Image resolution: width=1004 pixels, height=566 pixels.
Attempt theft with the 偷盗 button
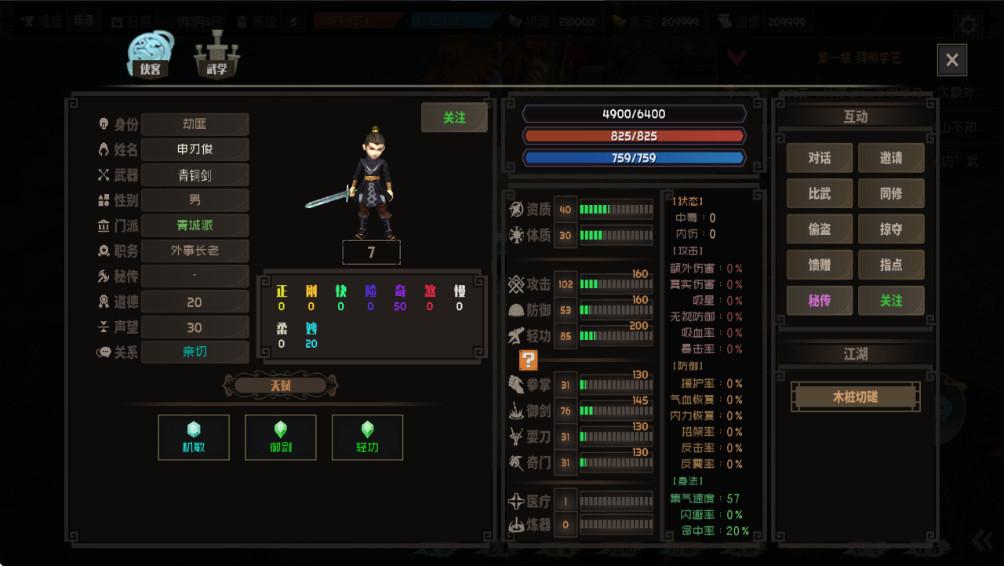point(819,229)
